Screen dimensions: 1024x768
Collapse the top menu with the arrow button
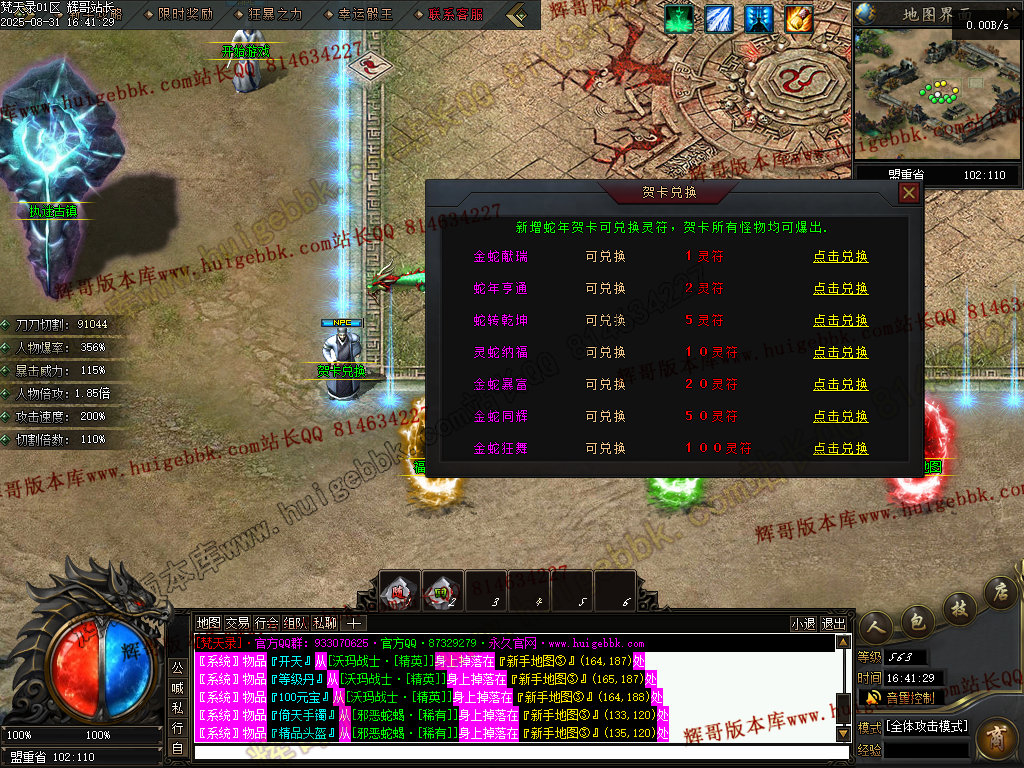517,14
